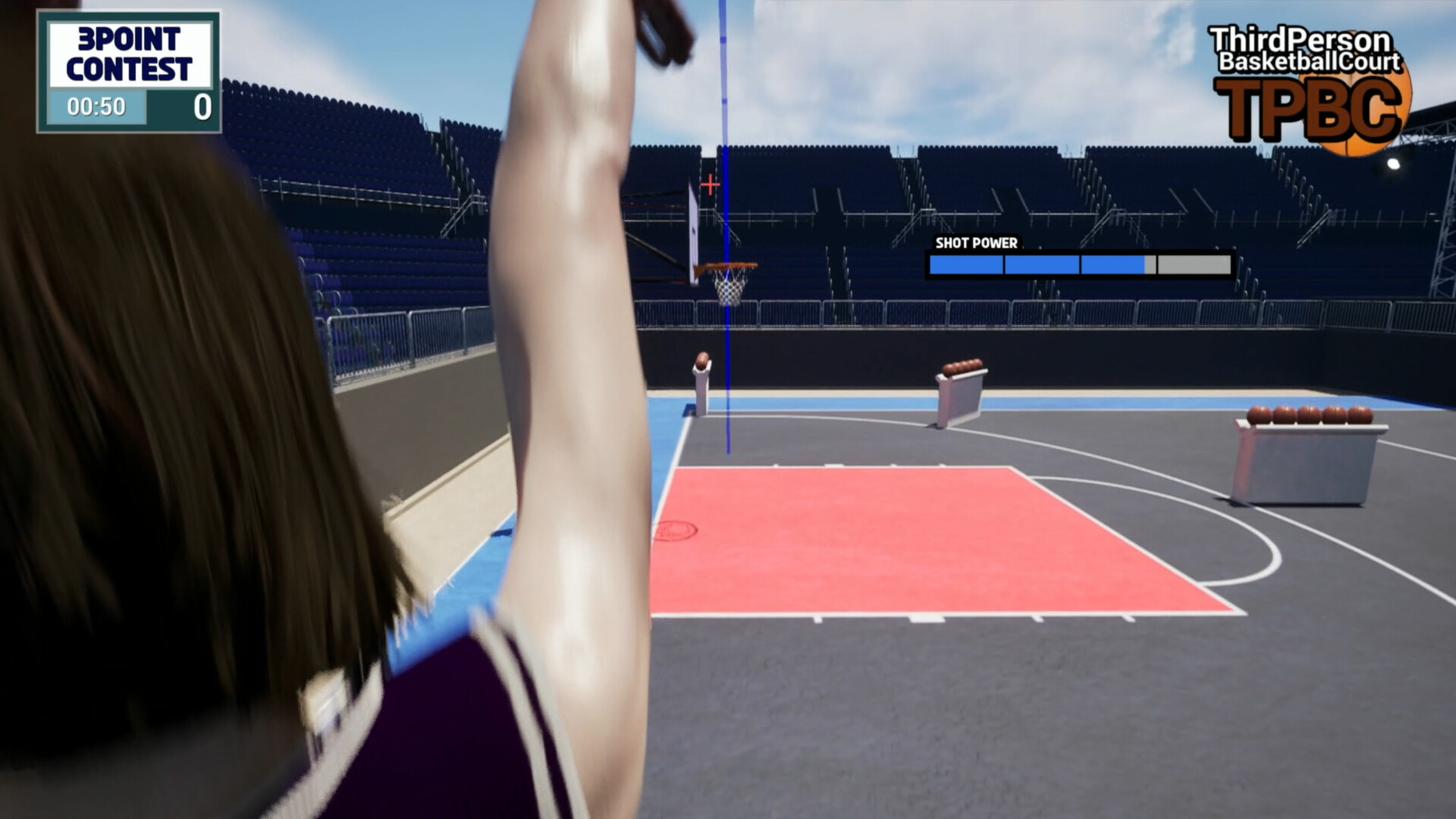
Task: Select the red crosshair aiming reticle
Action: click(710, 184)
